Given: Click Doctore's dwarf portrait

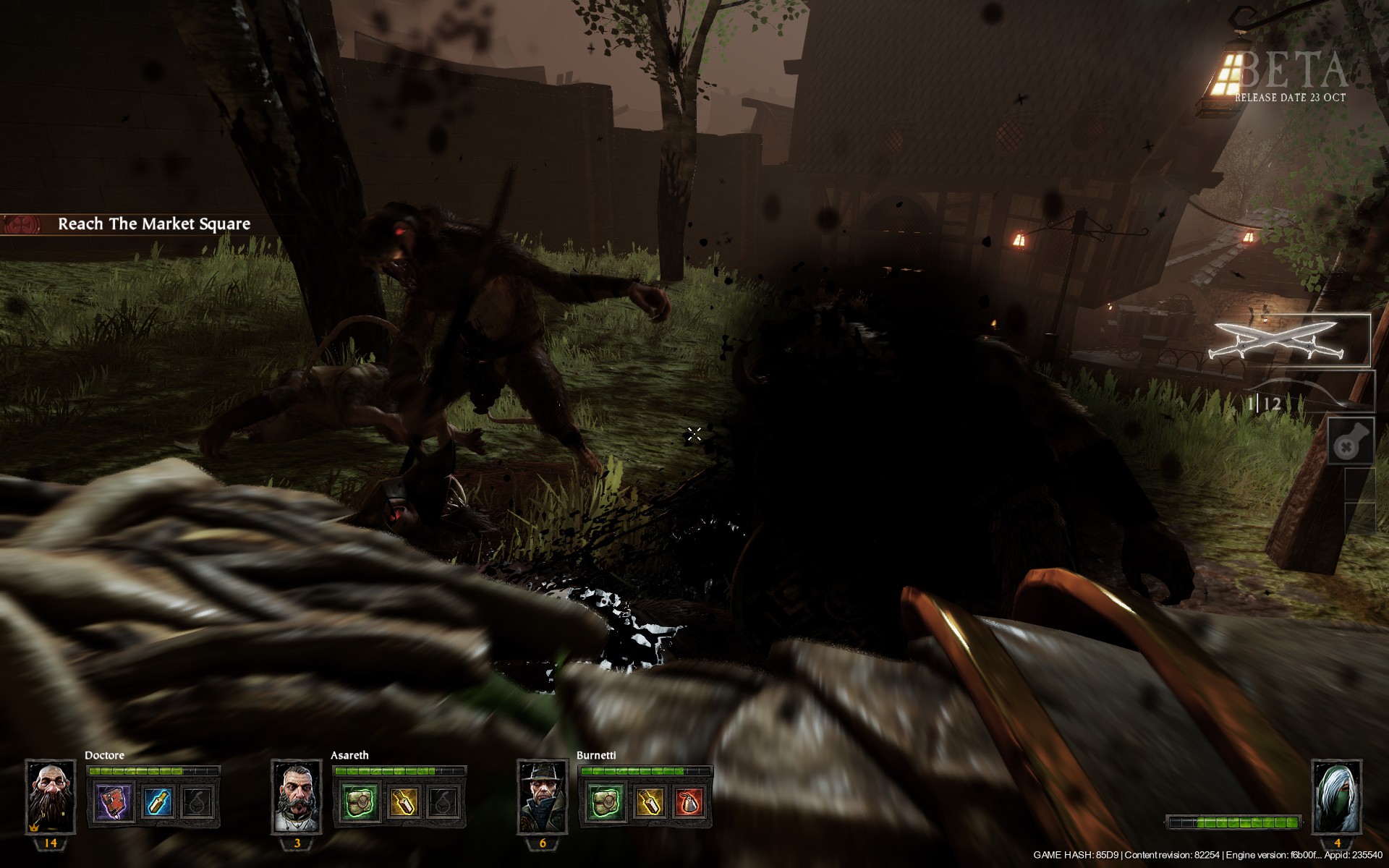Looking at the screenshot, I should 51,796.
